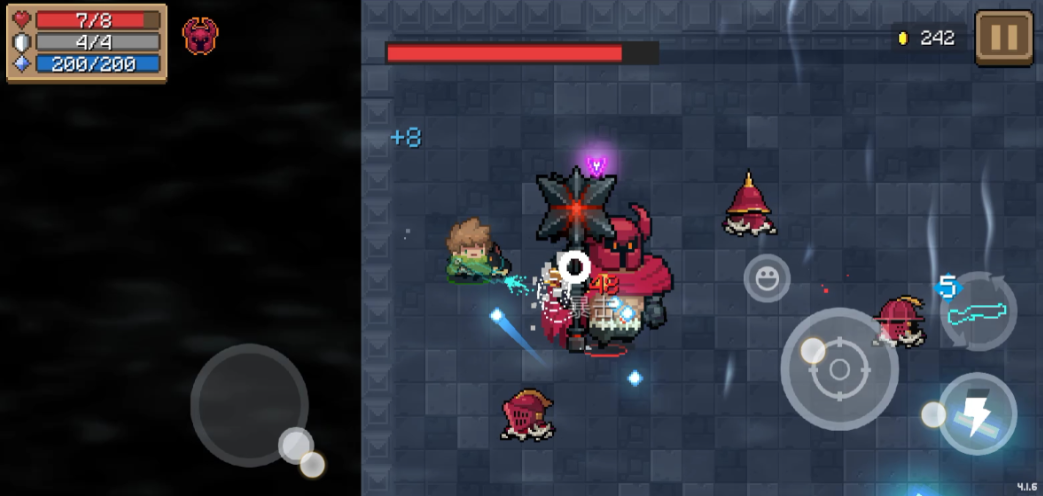This screenshot has width=1043, height=496.
Task: Tap the virtual movement joystick
Action: tap(249, 403)
